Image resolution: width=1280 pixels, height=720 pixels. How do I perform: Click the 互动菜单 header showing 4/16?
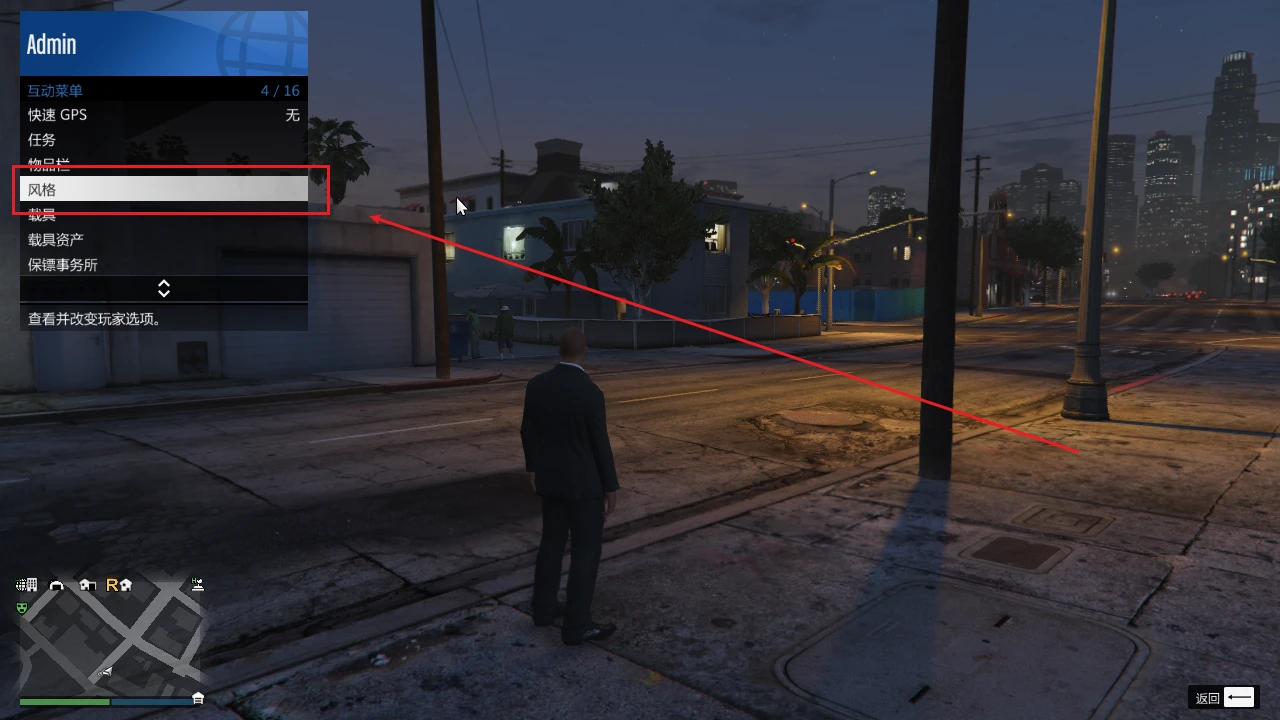click(x=163, y=90)
